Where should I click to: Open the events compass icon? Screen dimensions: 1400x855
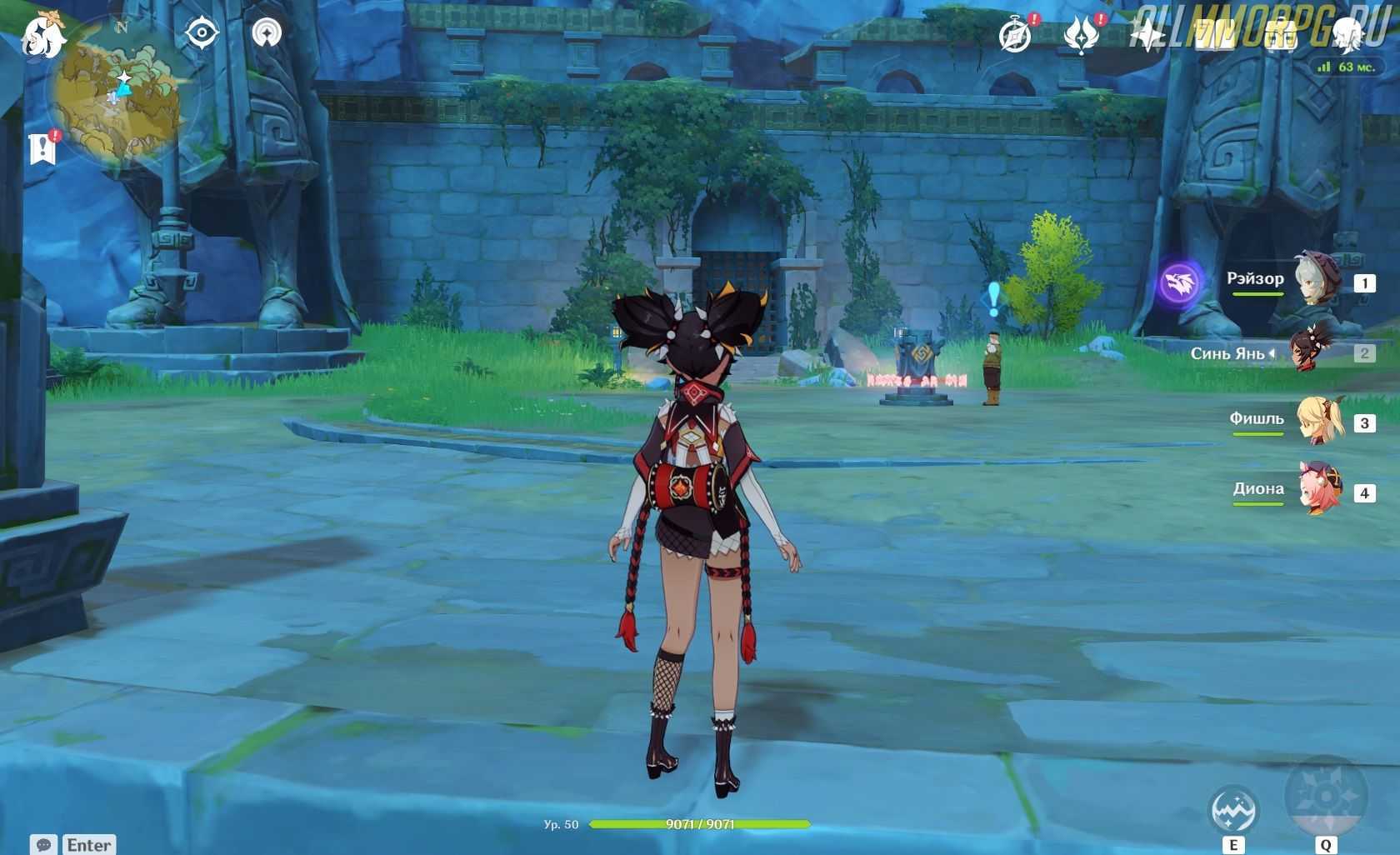click(x=1016, y=36)
